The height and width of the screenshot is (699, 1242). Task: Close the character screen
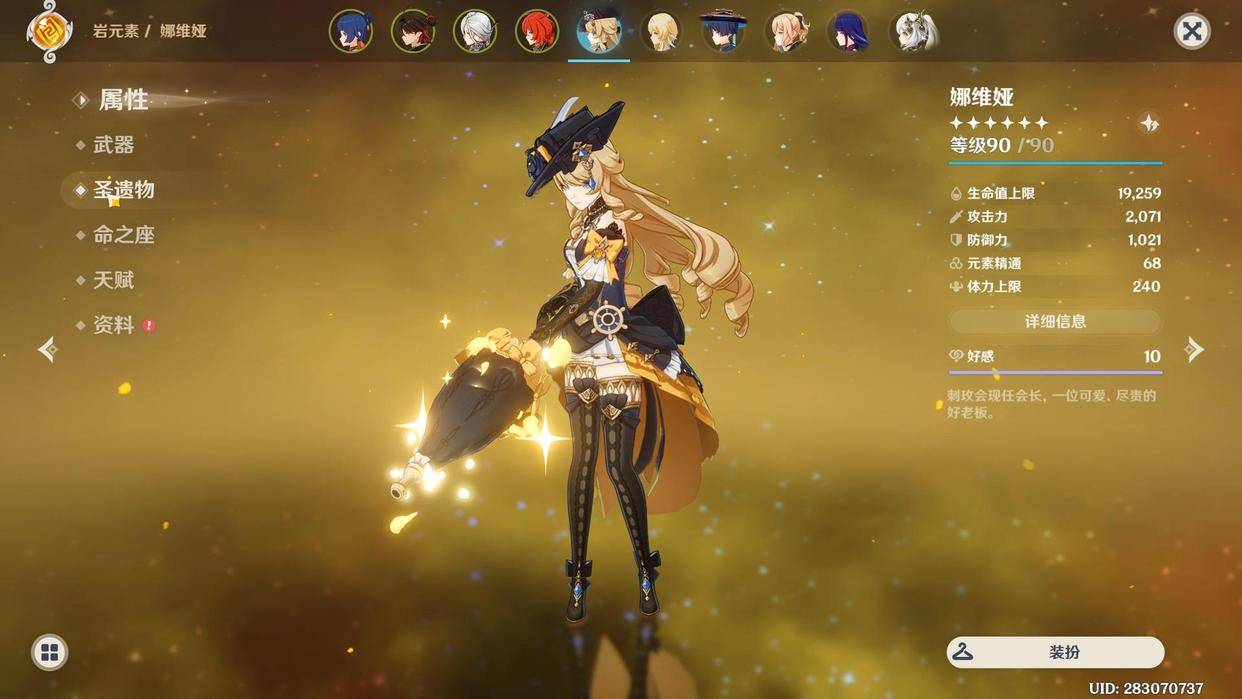[1191, 31]
